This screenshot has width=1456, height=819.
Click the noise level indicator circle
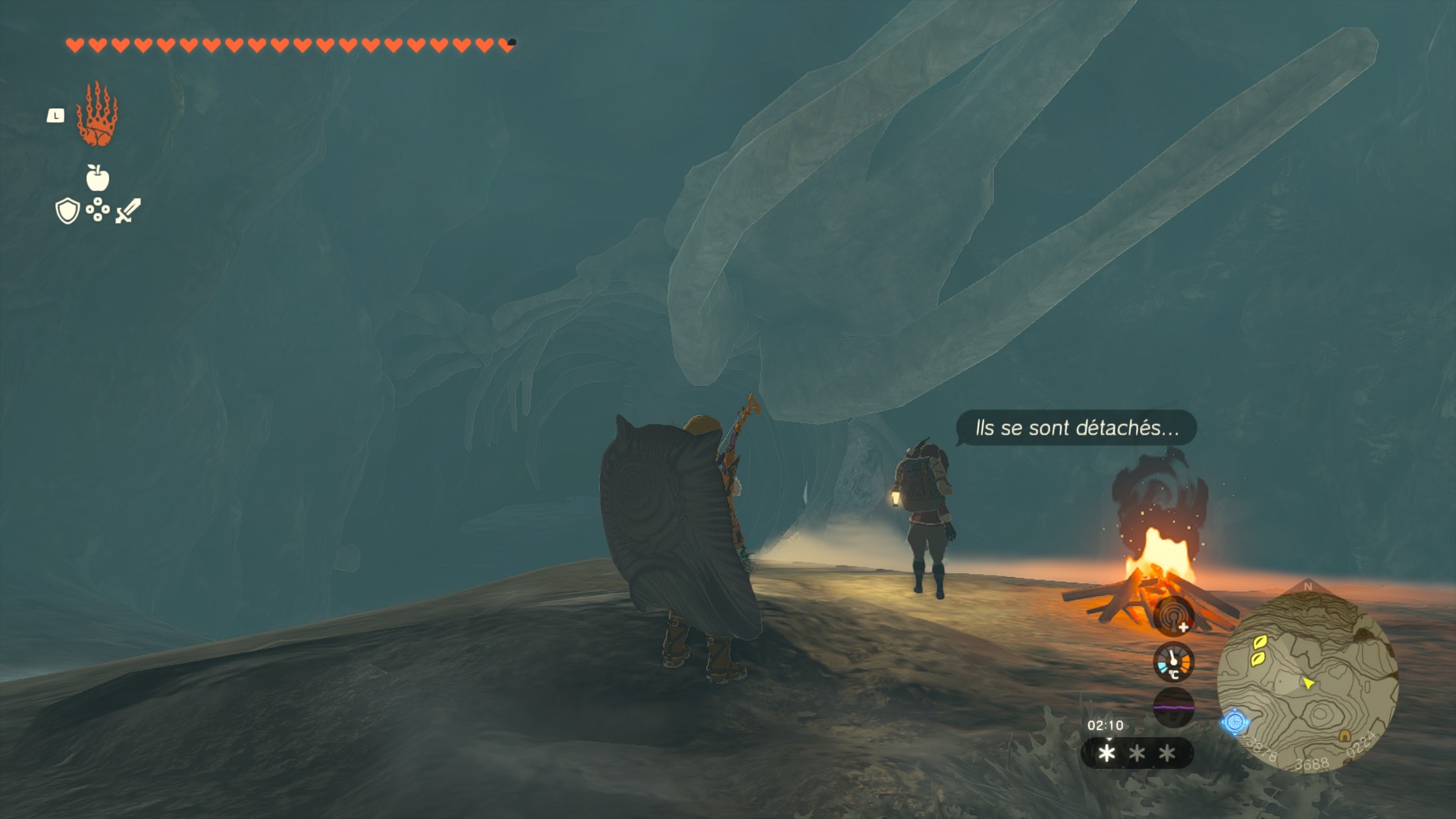pyautogui.click(x=1173, y=707)
